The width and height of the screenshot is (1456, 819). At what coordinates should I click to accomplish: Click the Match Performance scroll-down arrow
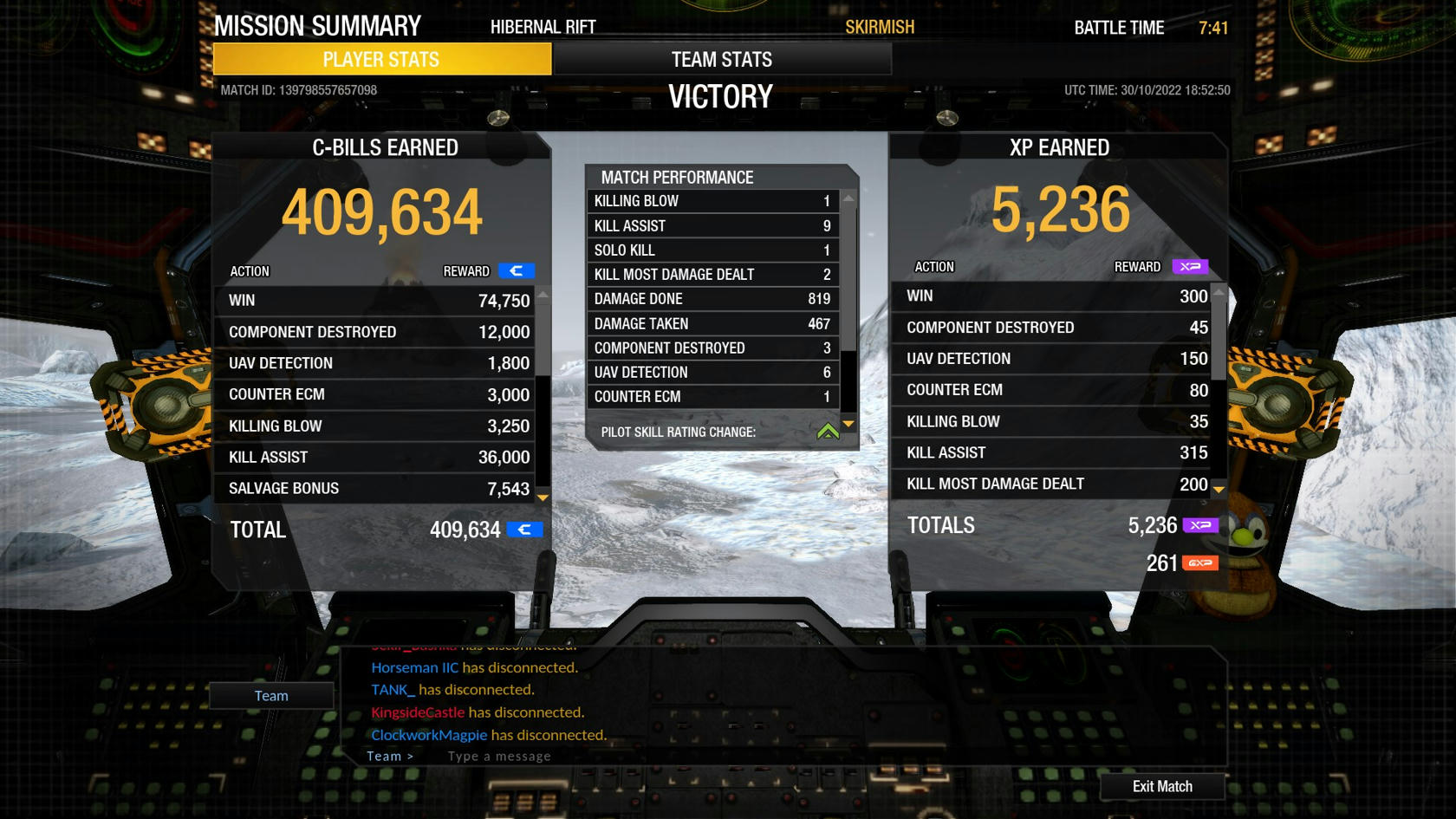point(848,424)
